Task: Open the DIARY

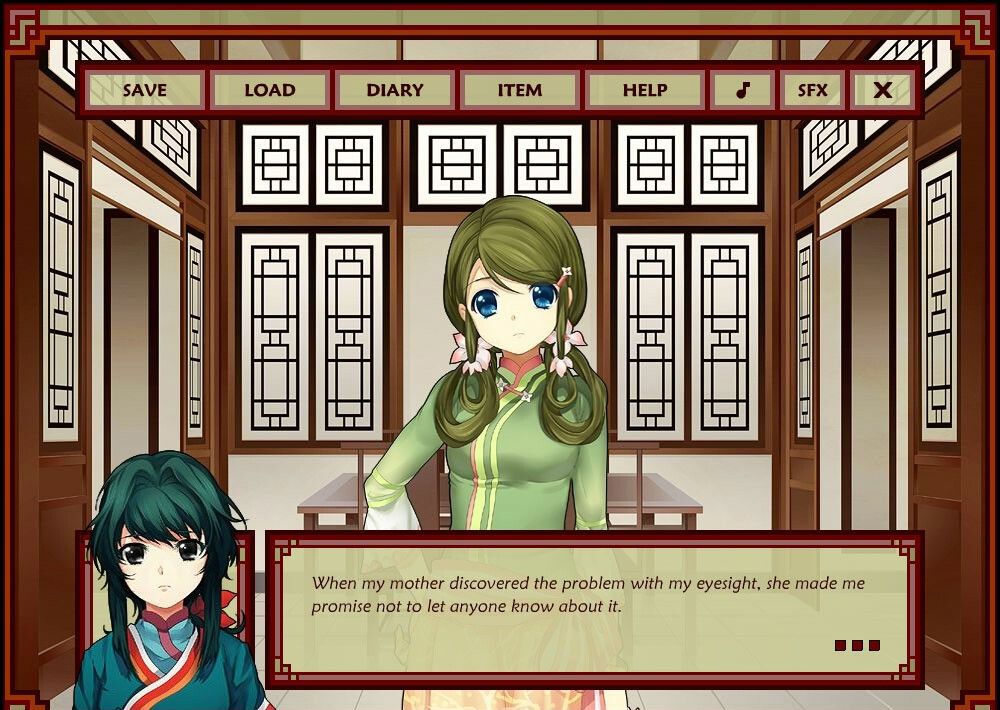Action: click(395, 90)
